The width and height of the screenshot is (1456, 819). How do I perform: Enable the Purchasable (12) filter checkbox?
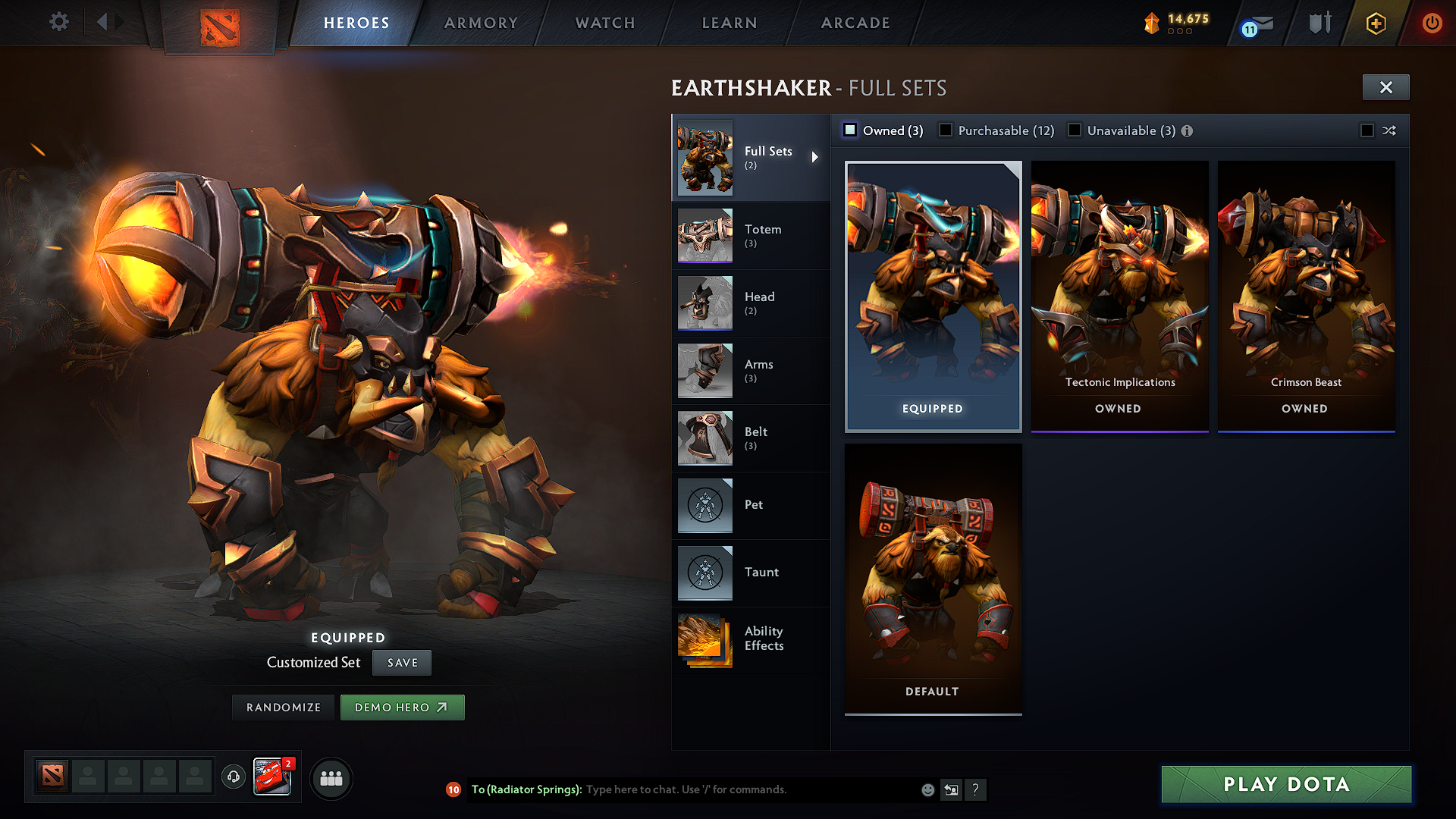click(x=945, y=130)
